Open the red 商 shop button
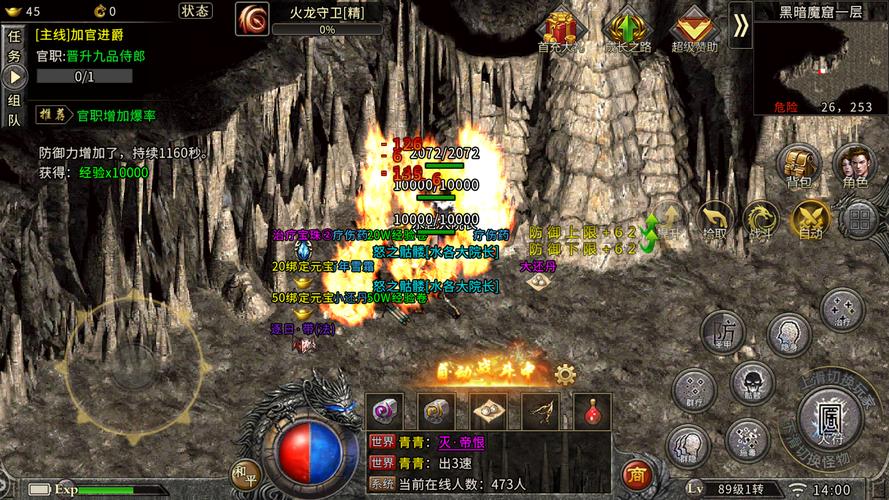The height and width of the screenshot is (500, 889). coord(634,472)
